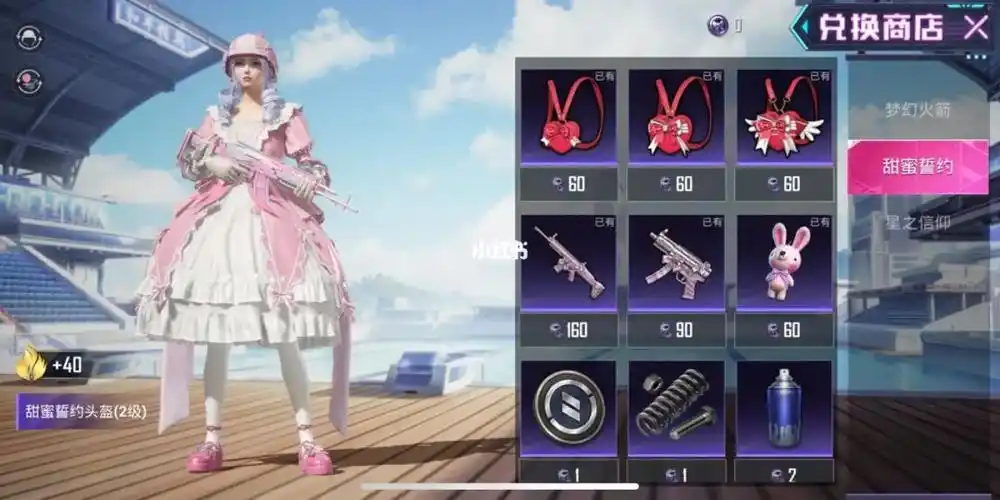Click the pink outfit swap icon
Screen dimensions: 1000x500
pos(30,82)
